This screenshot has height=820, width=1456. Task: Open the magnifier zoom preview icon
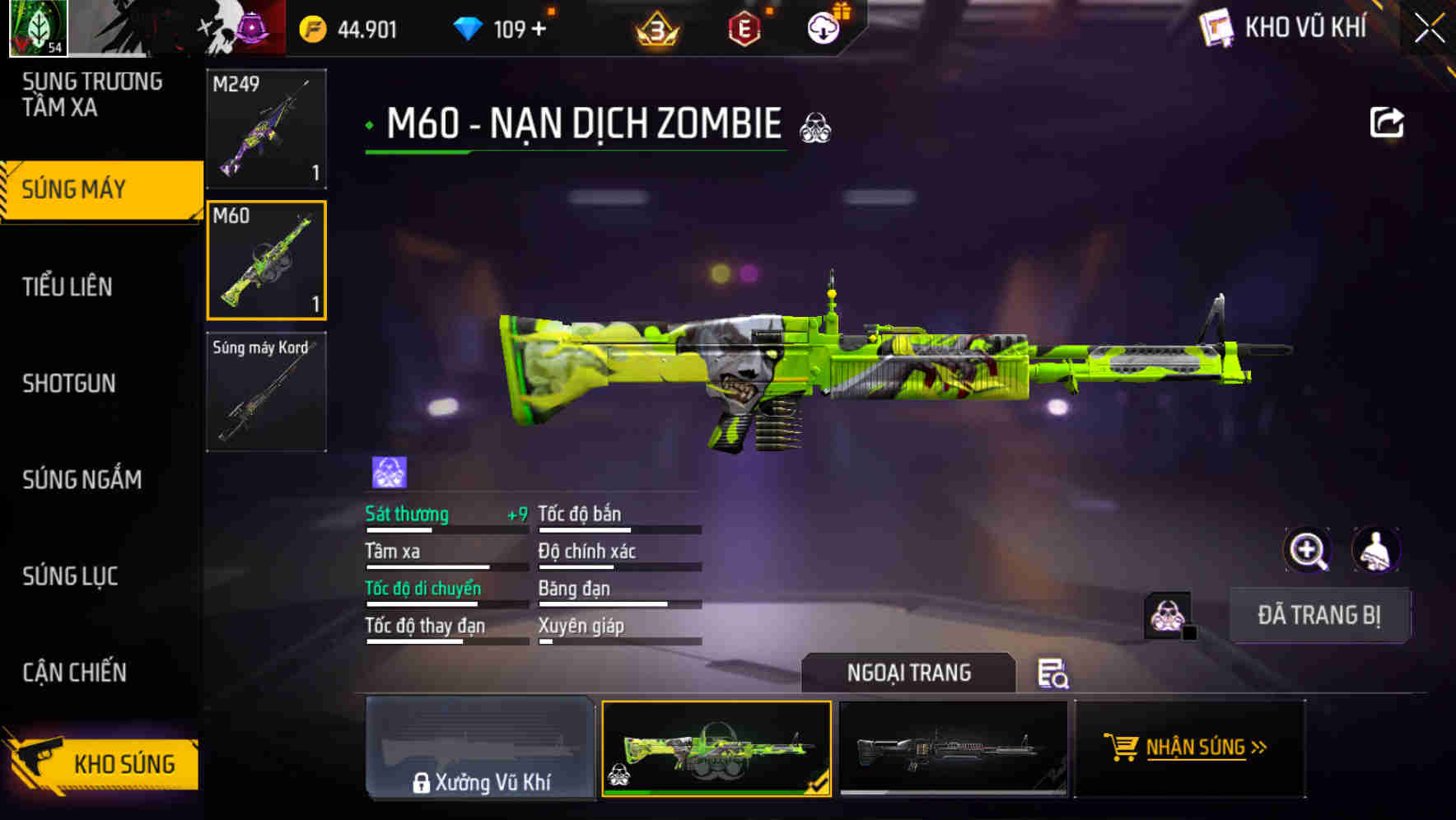point(1309,550)
